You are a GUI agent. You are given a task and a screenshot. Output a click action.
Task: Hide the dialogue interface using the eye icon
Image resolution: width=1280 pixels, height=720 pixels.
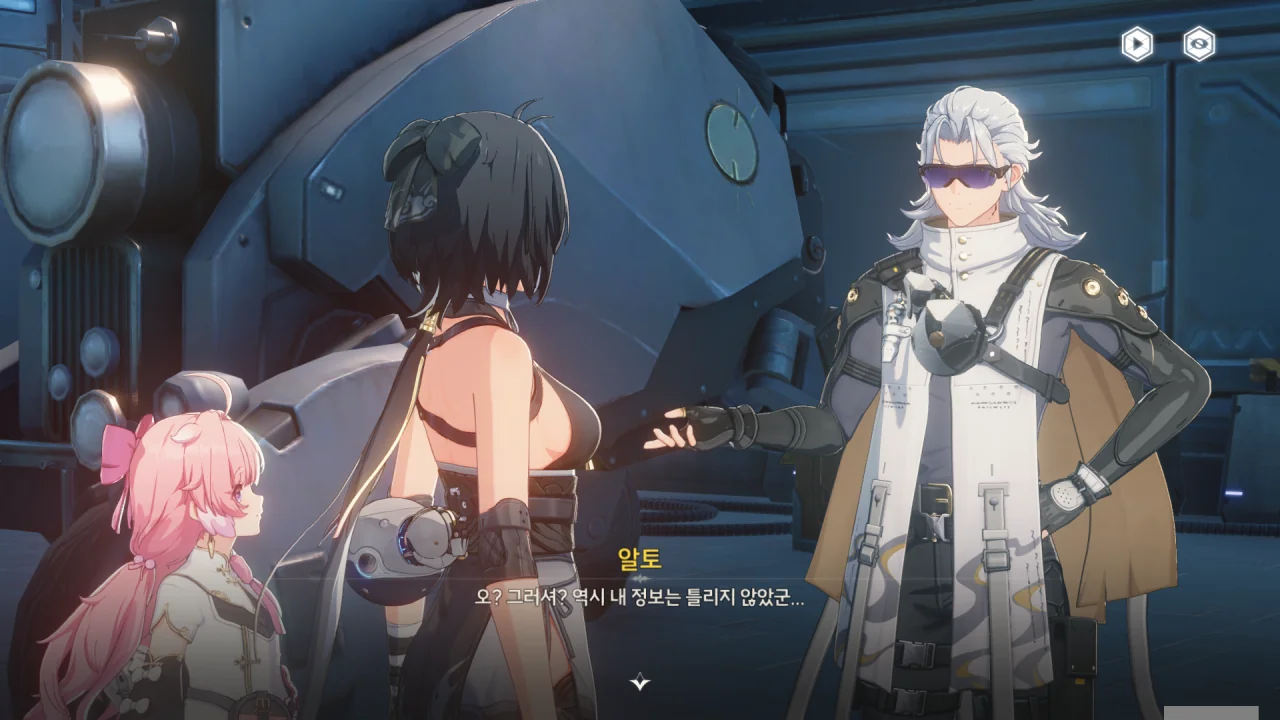click(1199, 44)
